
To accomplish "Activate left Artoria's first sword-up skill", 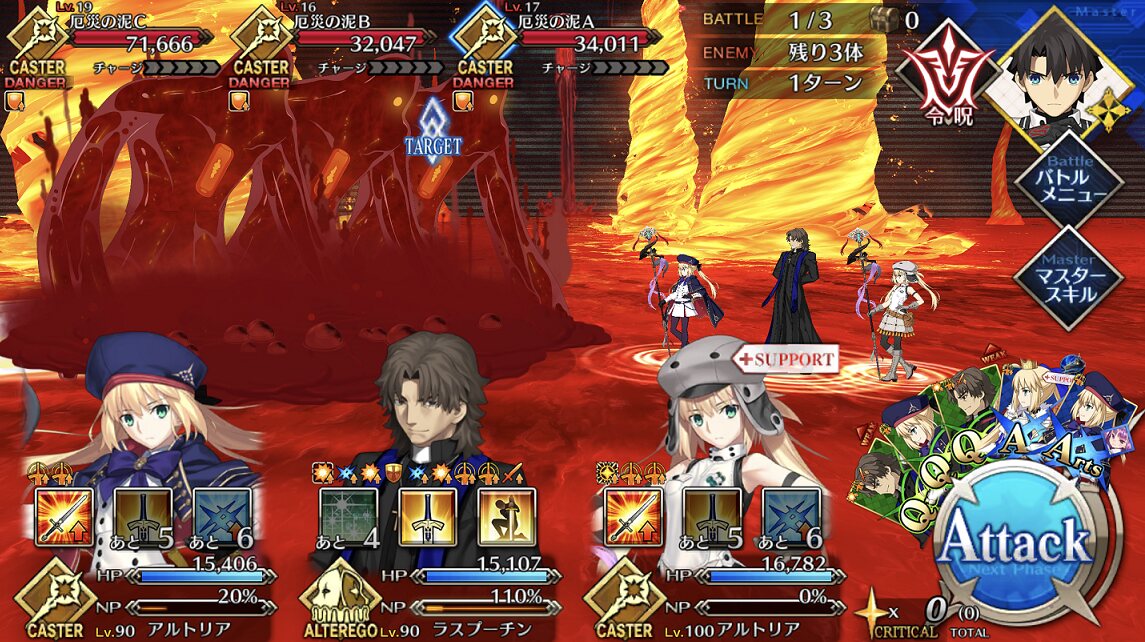I will 64,517.
